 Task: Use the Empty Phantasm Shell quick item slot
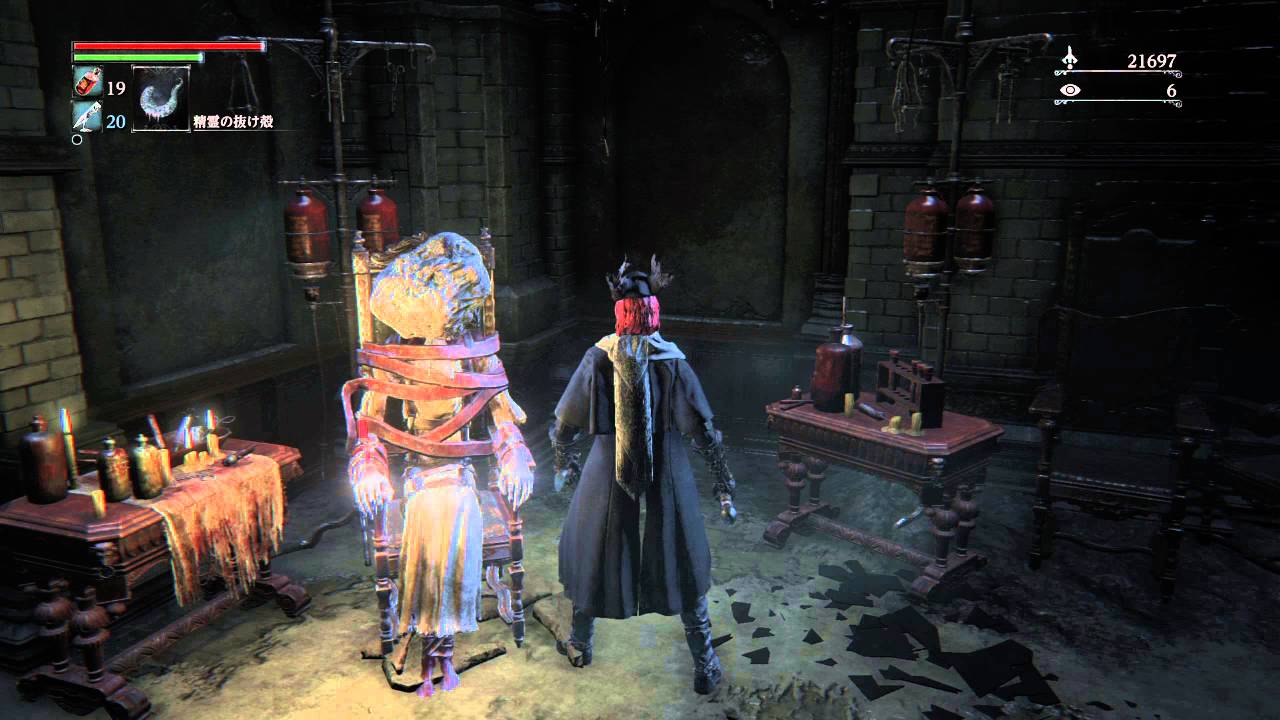click(160, 97)
